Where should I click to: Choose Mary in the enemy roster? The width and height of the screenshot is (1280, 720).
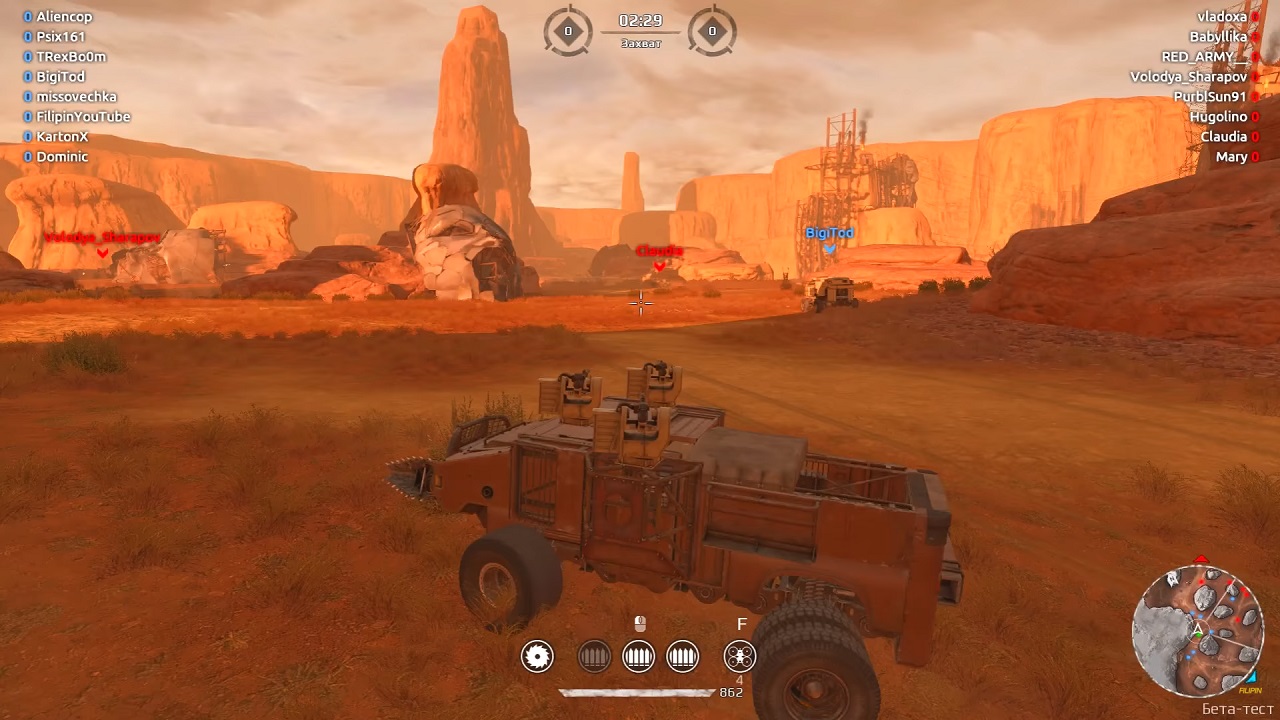click(x=1231, y=157)
